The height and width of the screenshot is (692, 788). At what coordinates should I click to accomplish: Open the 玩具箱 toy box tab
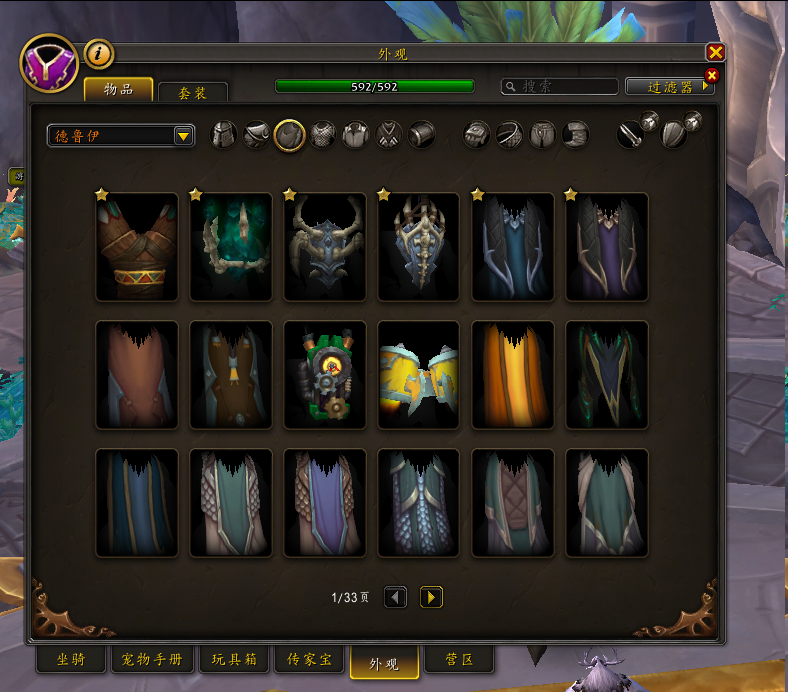[x=234, y=661]
